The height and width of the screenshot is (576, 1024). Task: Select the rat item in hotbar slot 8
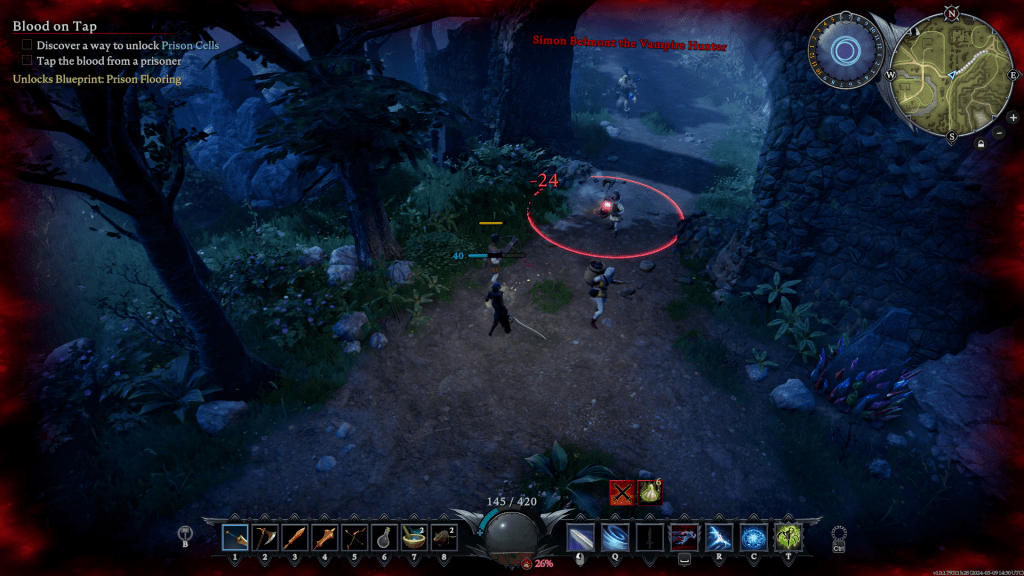[443, 537]
